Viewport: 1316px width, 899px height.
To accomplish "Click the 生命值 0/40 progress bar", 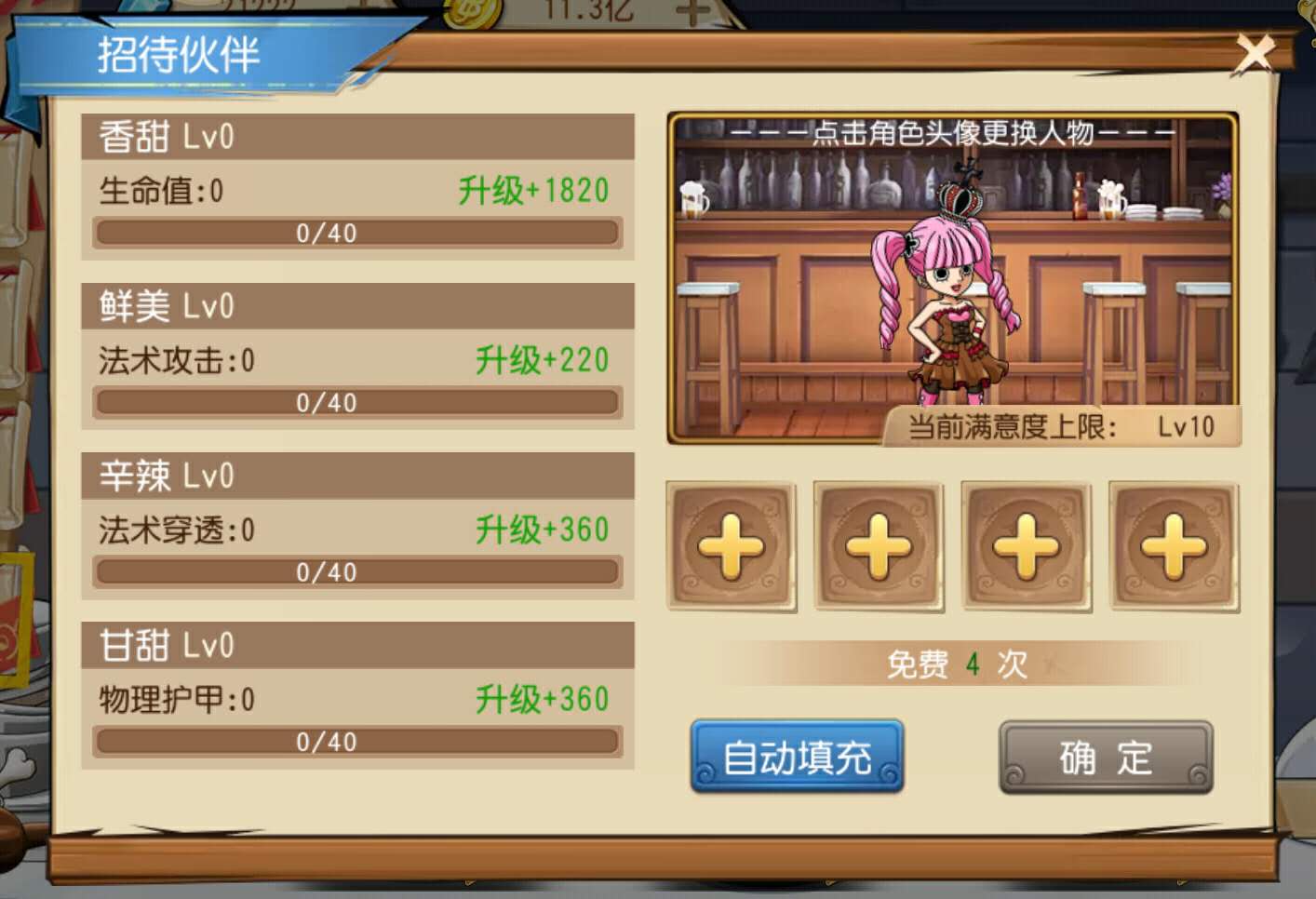I will (x=356, y=233).
